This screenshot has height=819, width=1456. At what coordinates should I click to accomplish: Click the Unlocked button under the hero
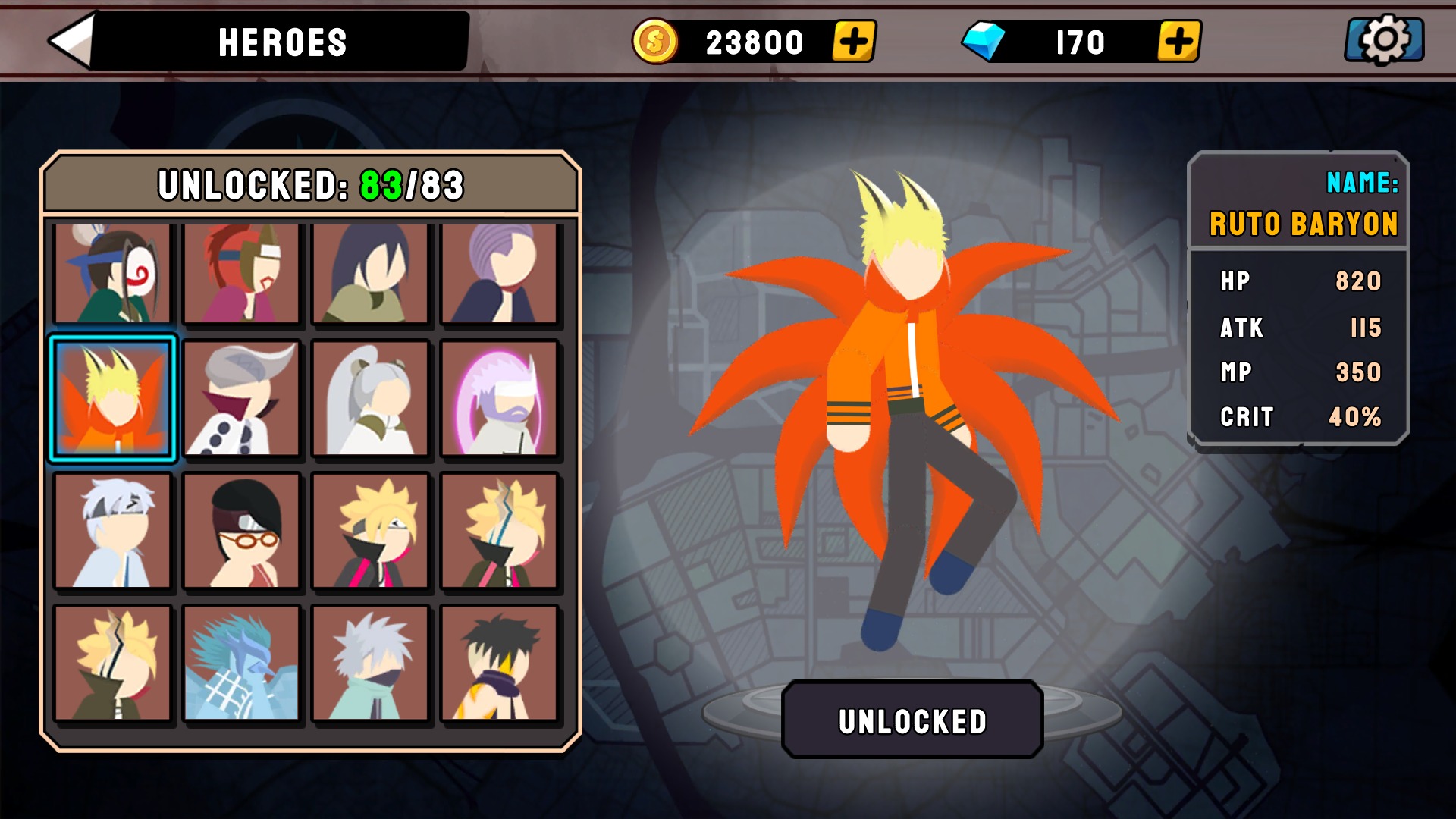[912, 720]
